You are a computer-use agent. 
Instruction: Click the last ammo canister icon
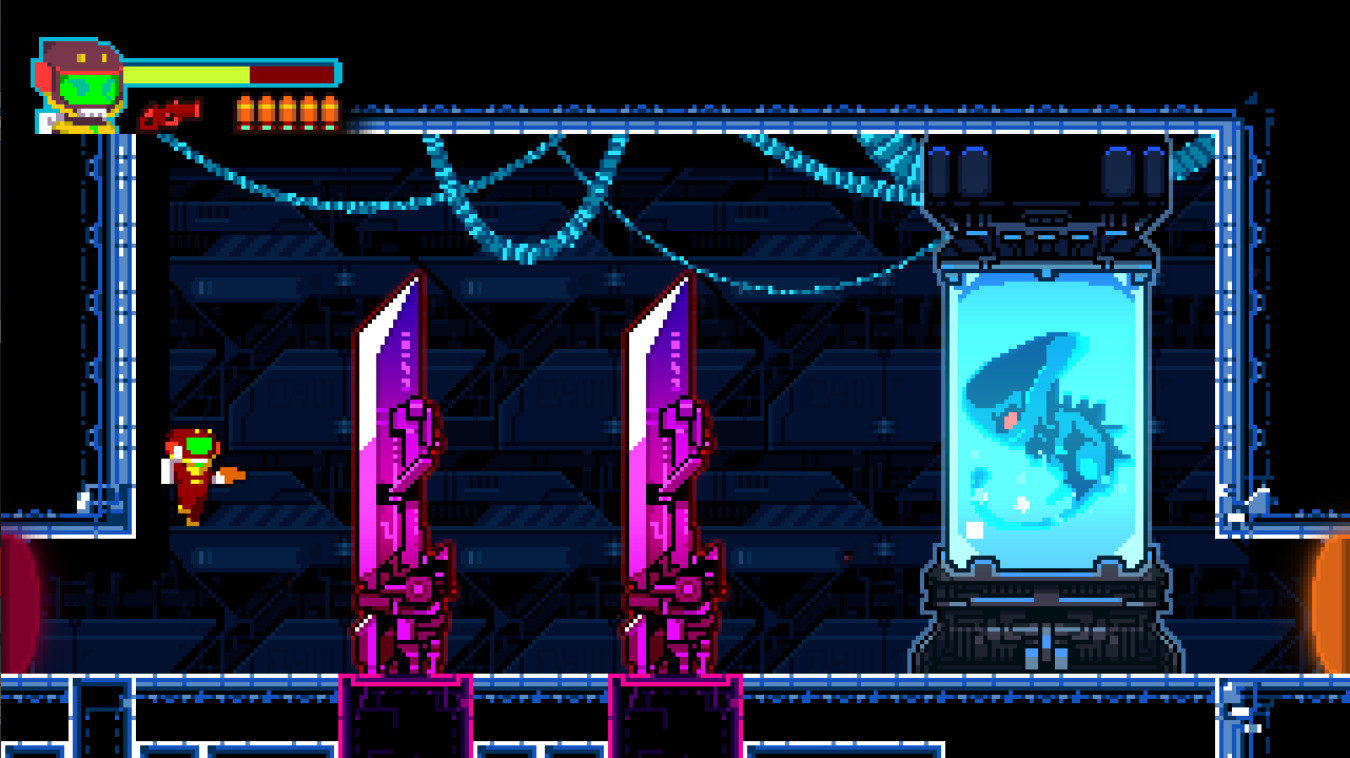tap(328, 113)
